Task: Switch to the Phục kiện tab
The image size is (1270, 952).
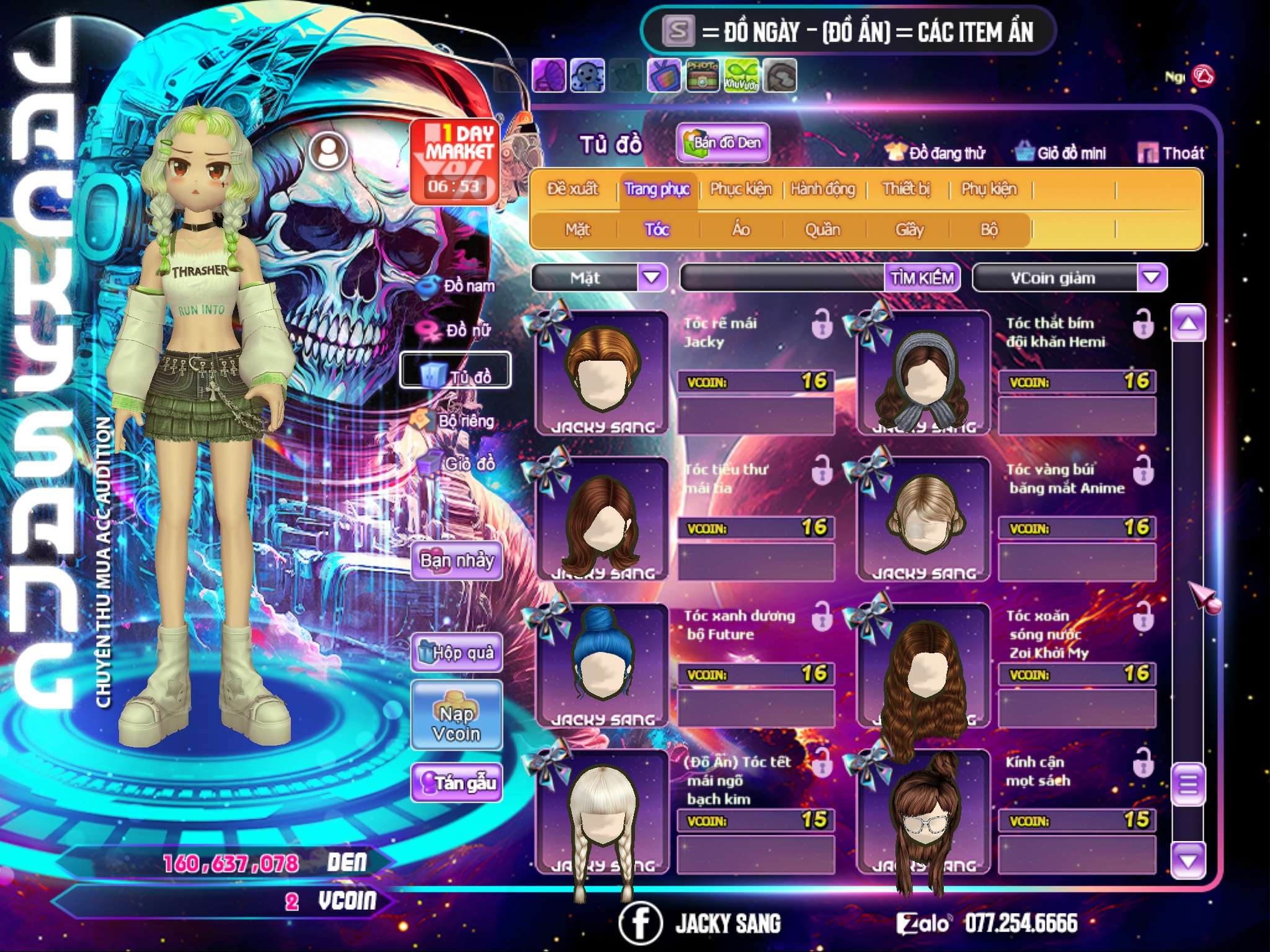Action: pos(740,188)
